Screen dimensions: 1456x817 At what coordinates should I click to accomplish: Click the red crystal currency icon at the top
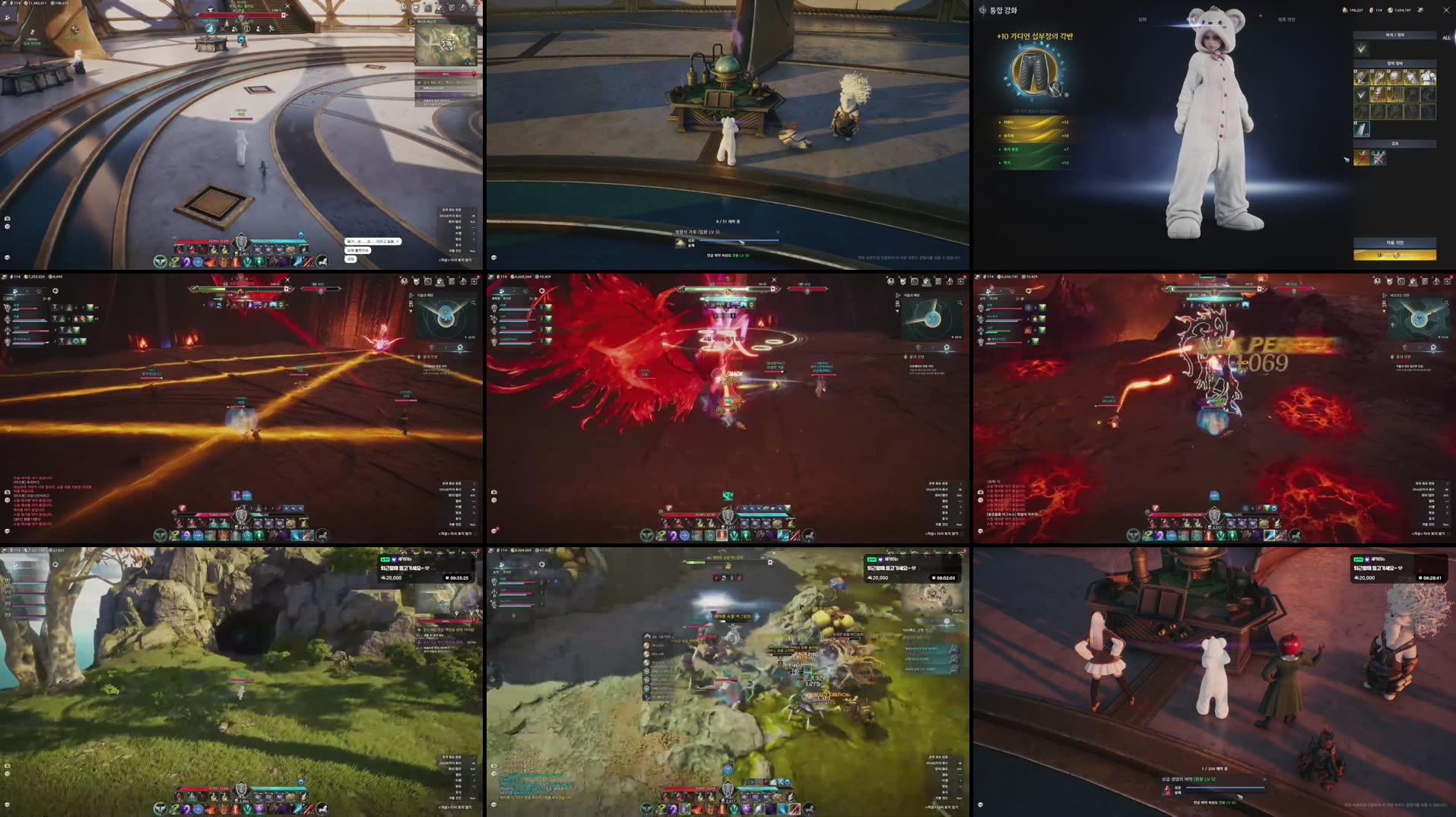click(1371, 10)
